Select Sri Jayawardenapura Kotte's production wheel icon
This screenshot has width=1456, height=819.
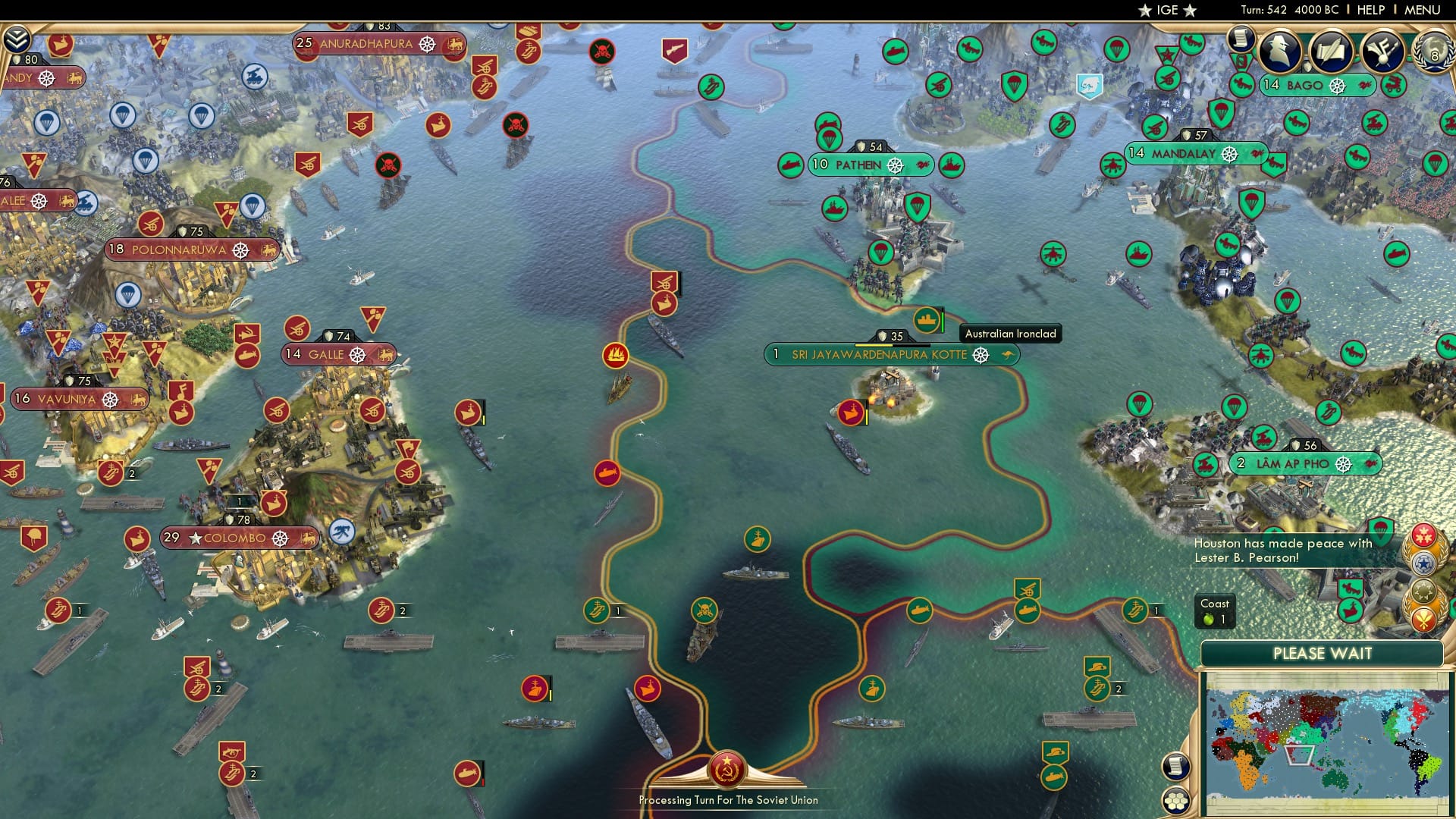tap(982, 354)
